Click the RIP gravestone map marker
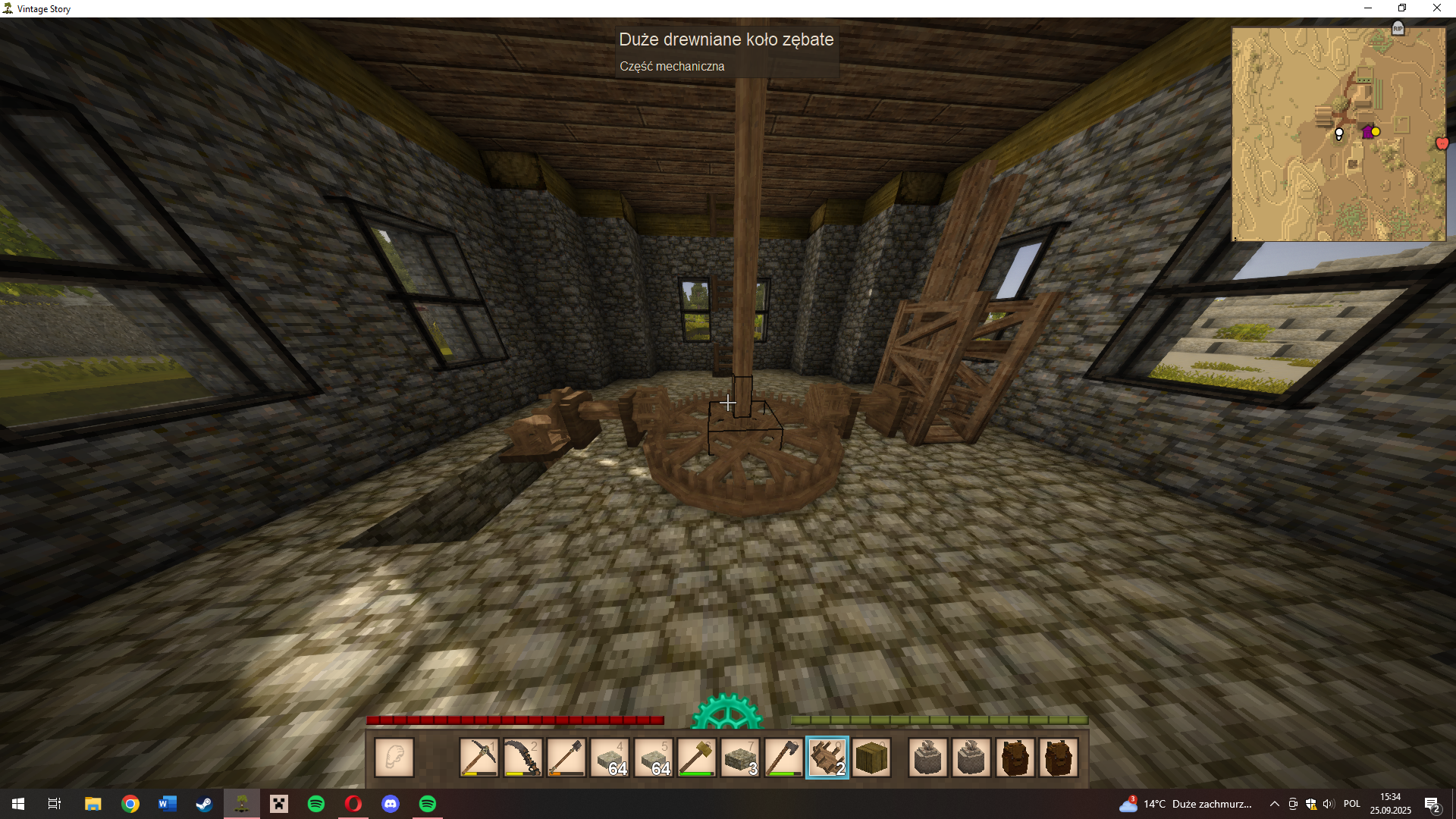The width and height of the screenshot is (1456, 819). click(x=1398, y=28)
